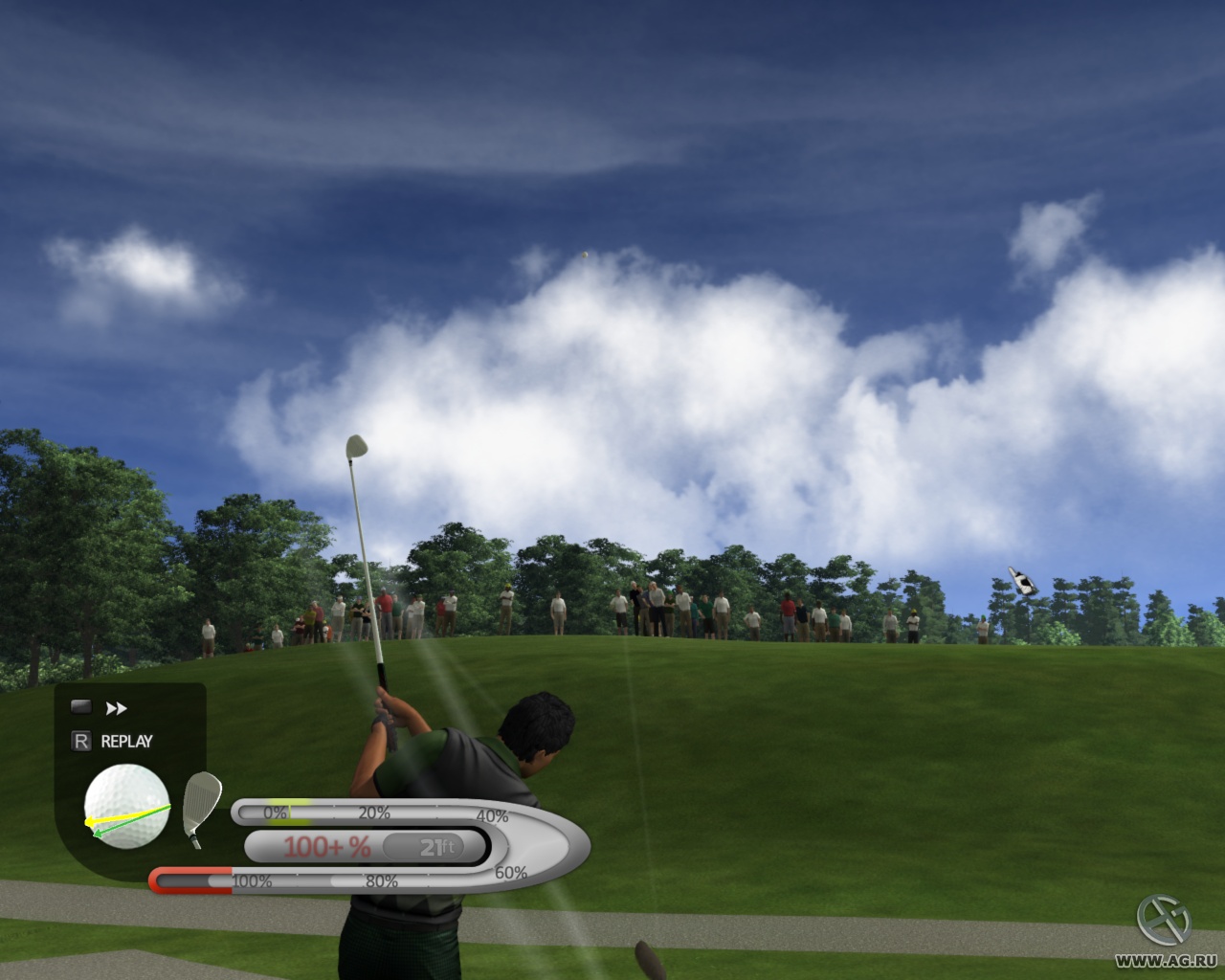This screenshot has width=1225, height=980.
Task: Open the swing meter gauge
Action: click(402, 842)
